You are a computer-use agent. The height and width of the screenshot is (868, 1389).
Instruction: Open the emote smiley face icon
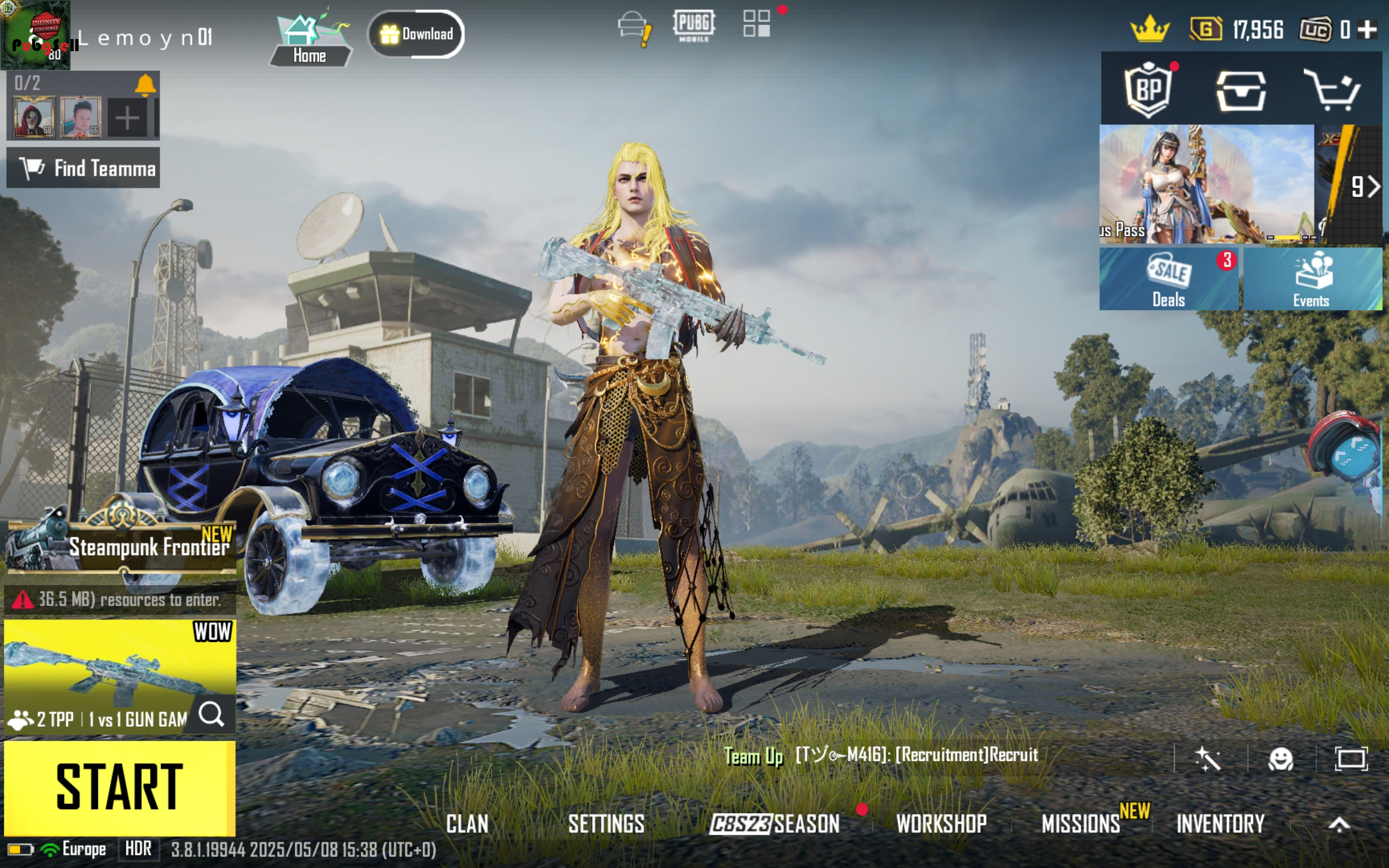pyautogui.click(x=1280, y=759)
